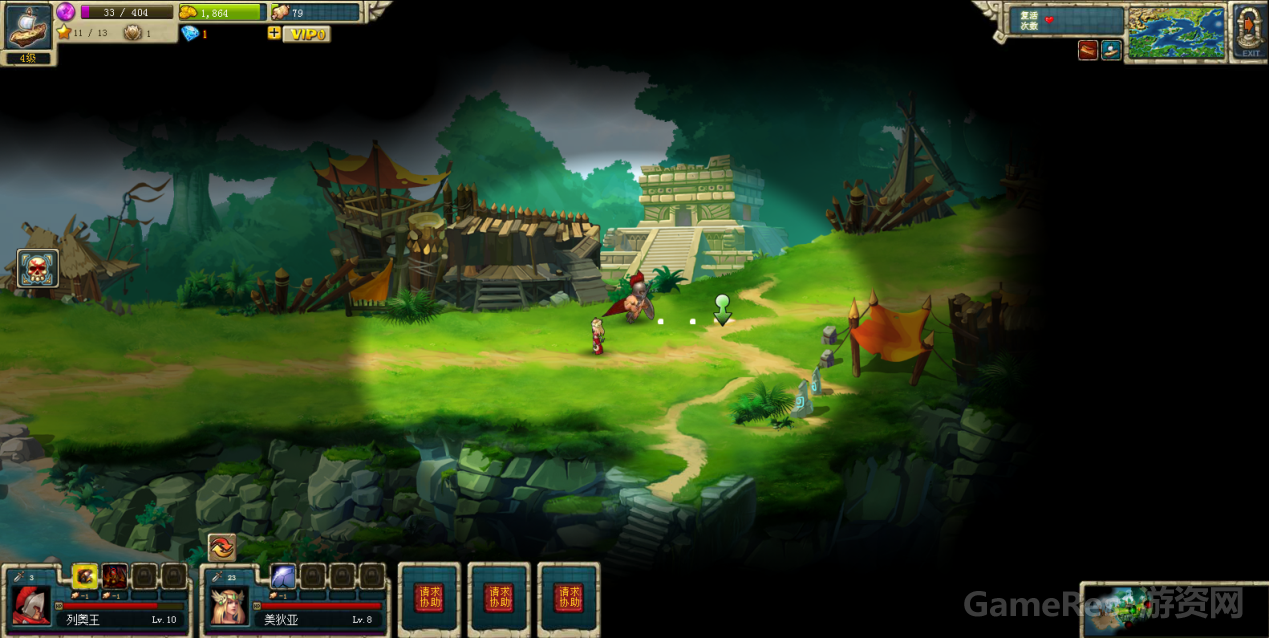Open the world map thumbnail
This screenshot has height=638, width=1269.
point(1176,32)
